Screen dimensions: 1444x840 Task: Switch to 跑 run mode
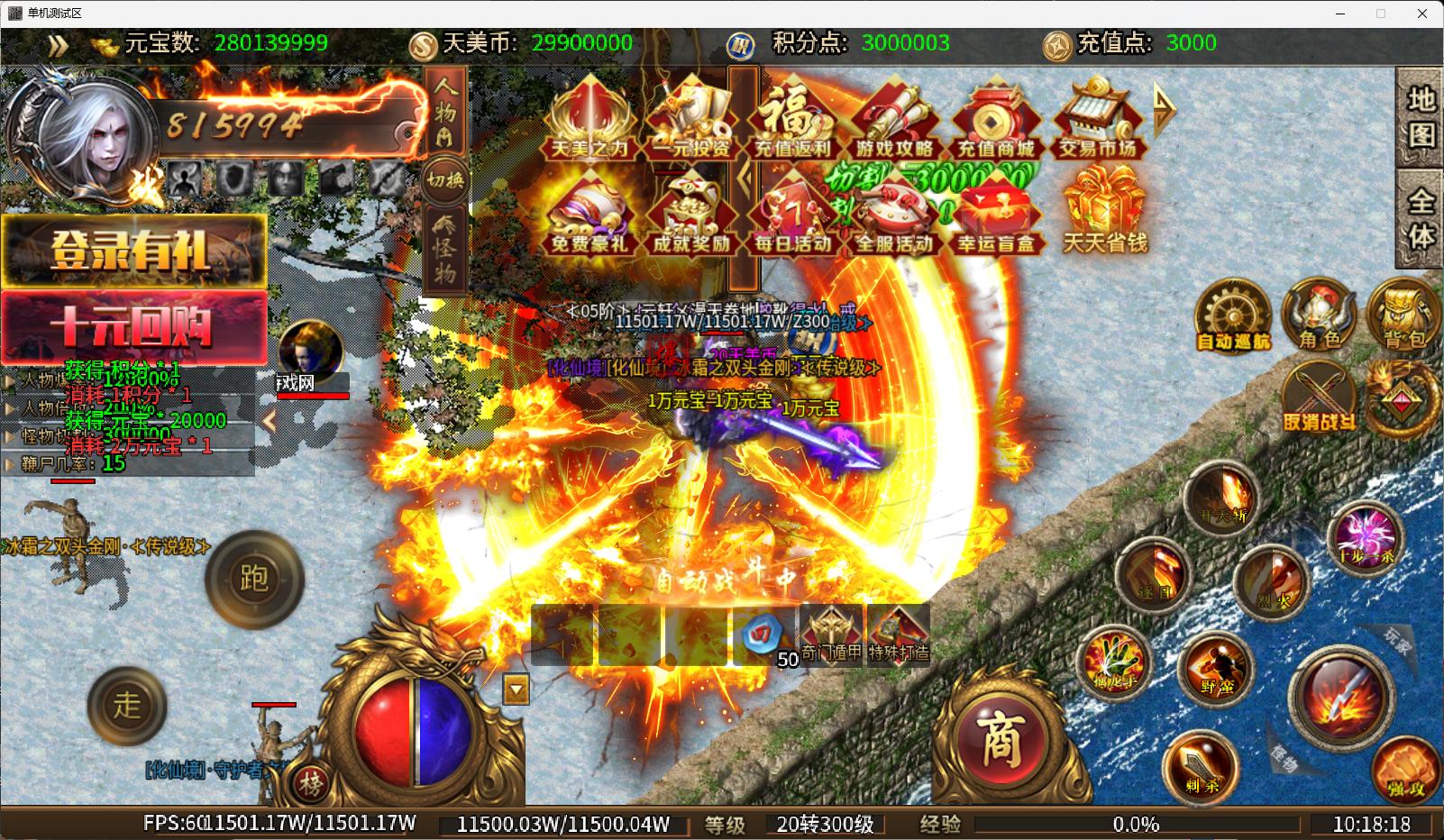(x=254, y=579)
